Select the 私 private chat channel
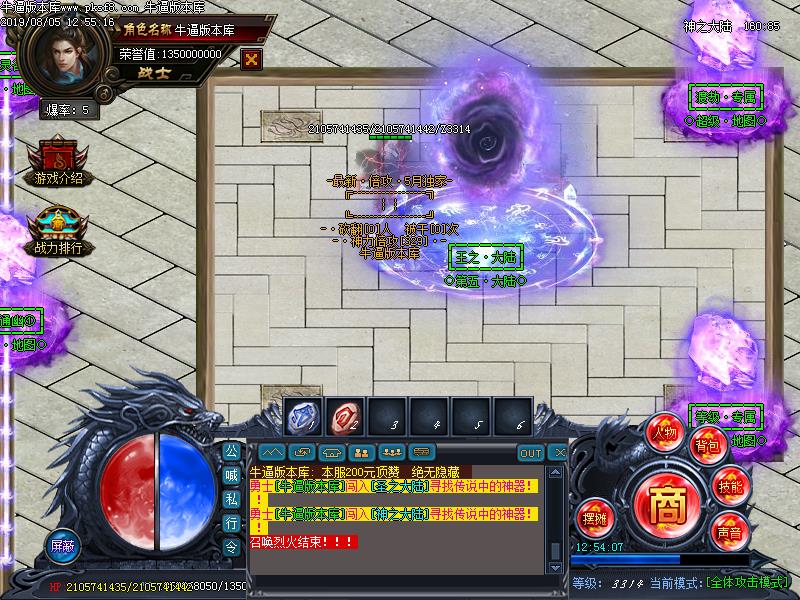Screen dimensions: 800x600 tap(231, 499)
